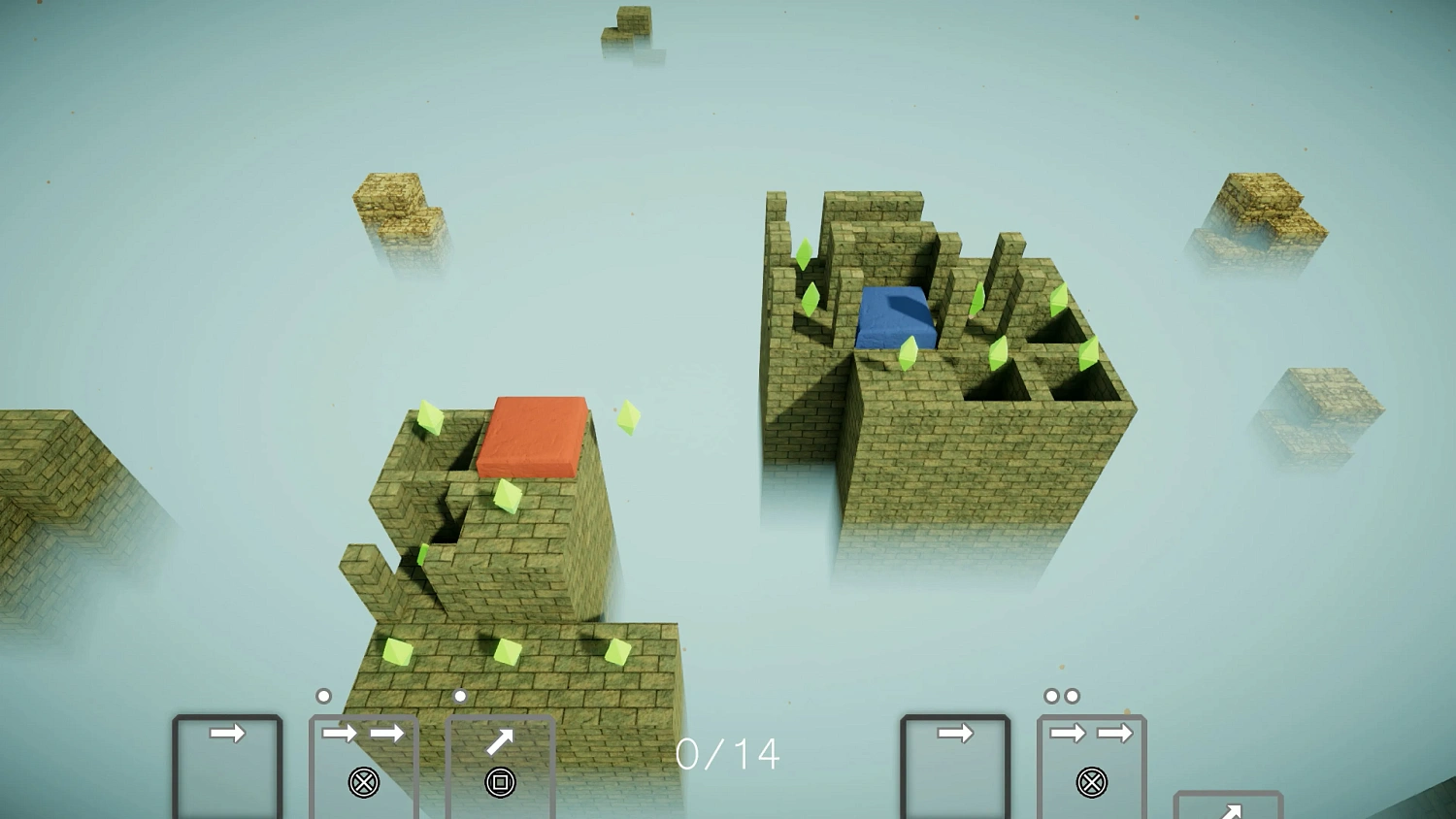Toggle the dot indicator above the left double-arrow card
The image size is (1456, 819).
pyautogui.click(x=323, y=695)
